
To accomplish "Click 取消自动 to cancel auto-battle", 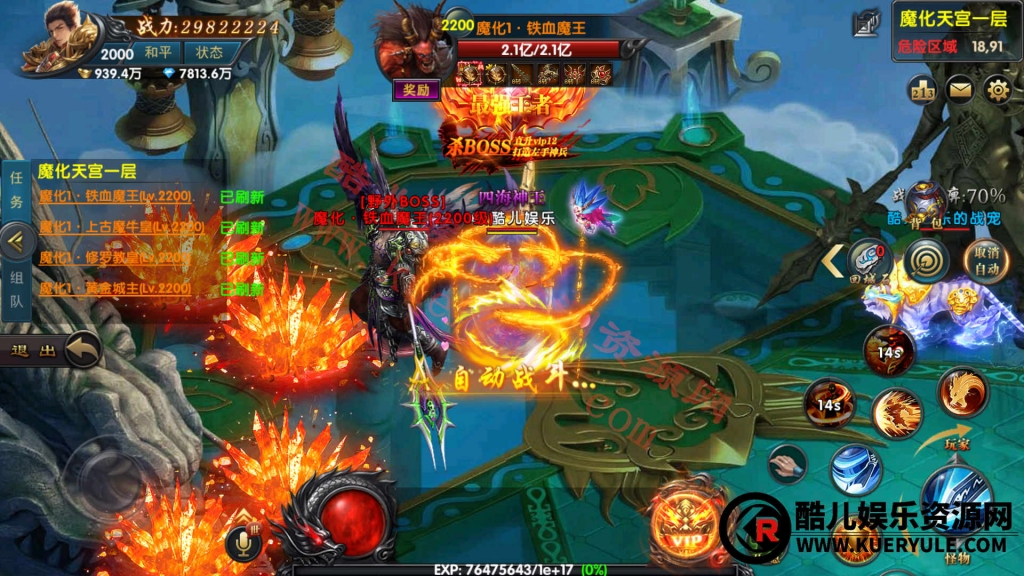I will point(986,260).
